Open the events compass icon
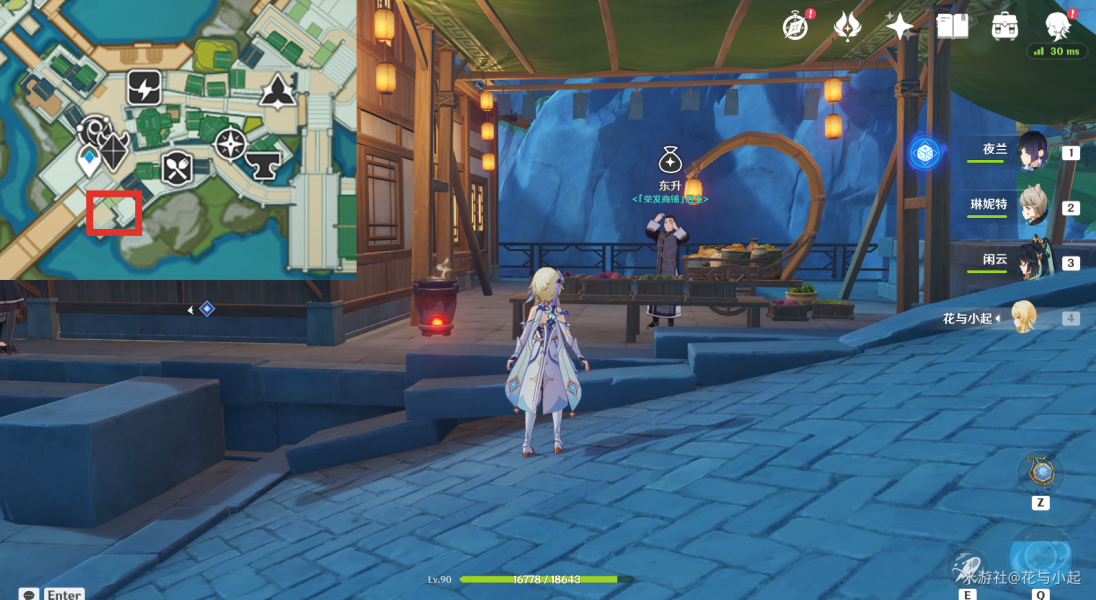 click(x=796, y=27)
